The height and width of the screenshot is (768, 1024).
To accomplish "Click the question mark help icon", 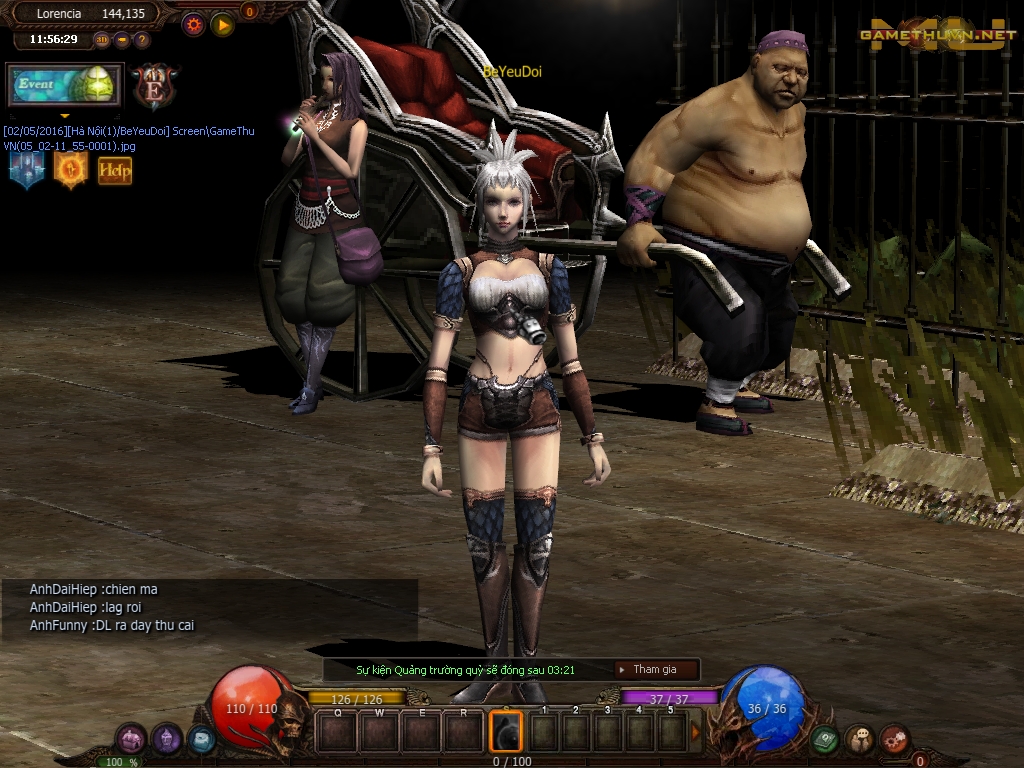I will pyautogui.click(x=142, y=40).
